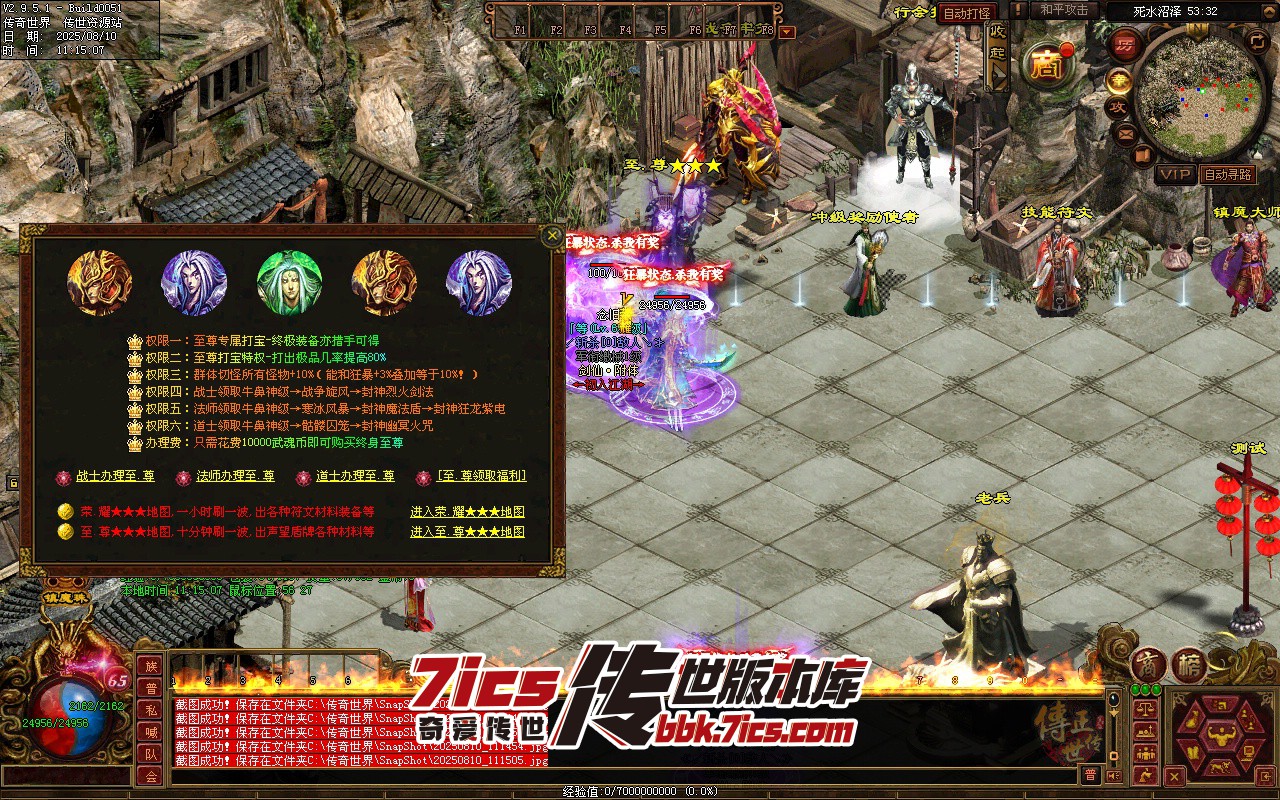This screenshot has width=1280, height=800.
Task: Select the 族 chat channel tab
Action: (150, 666)
